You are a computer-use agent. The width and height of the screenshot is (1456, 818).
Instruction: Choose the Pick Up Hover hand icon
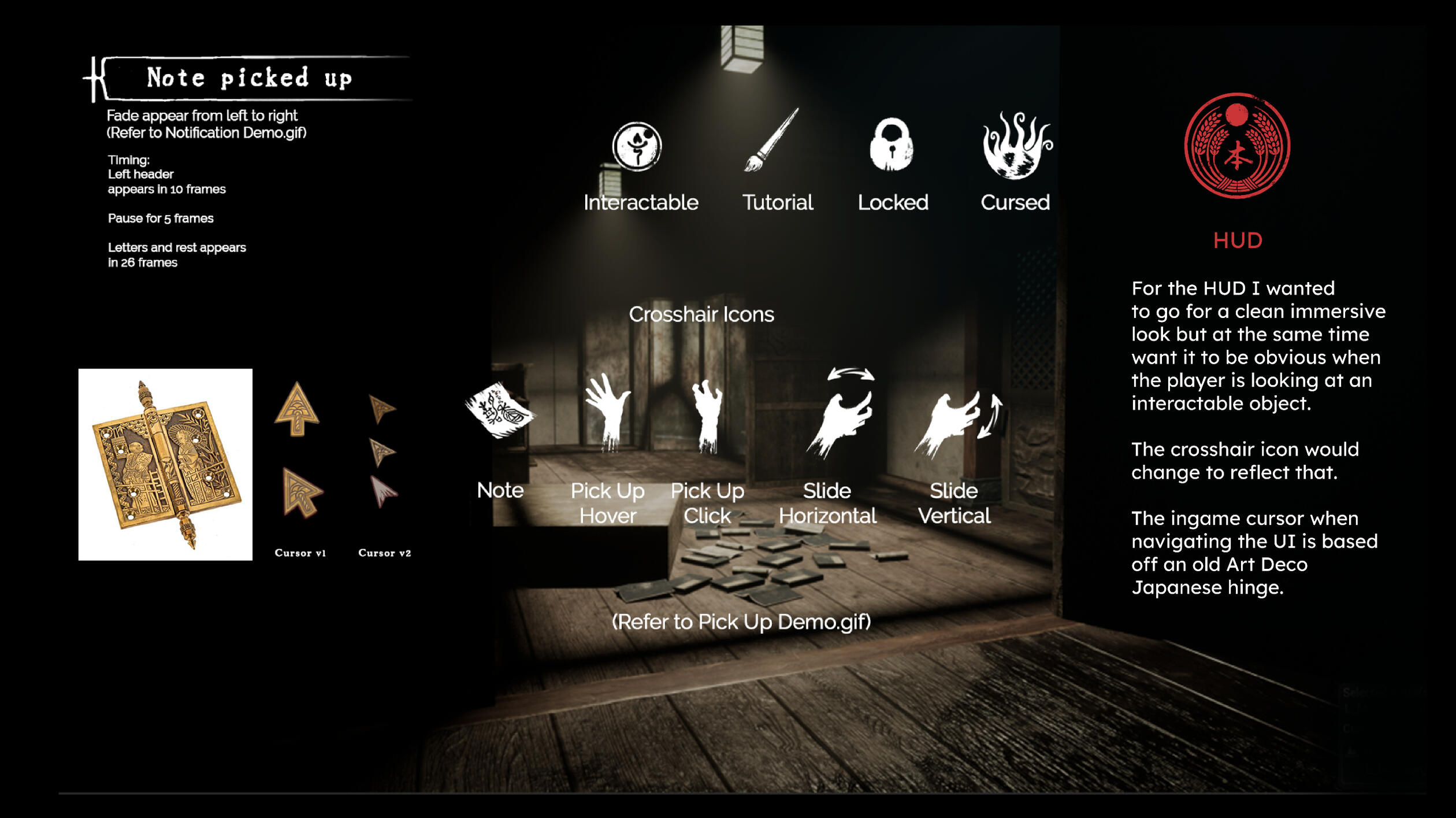coord(607,412)
